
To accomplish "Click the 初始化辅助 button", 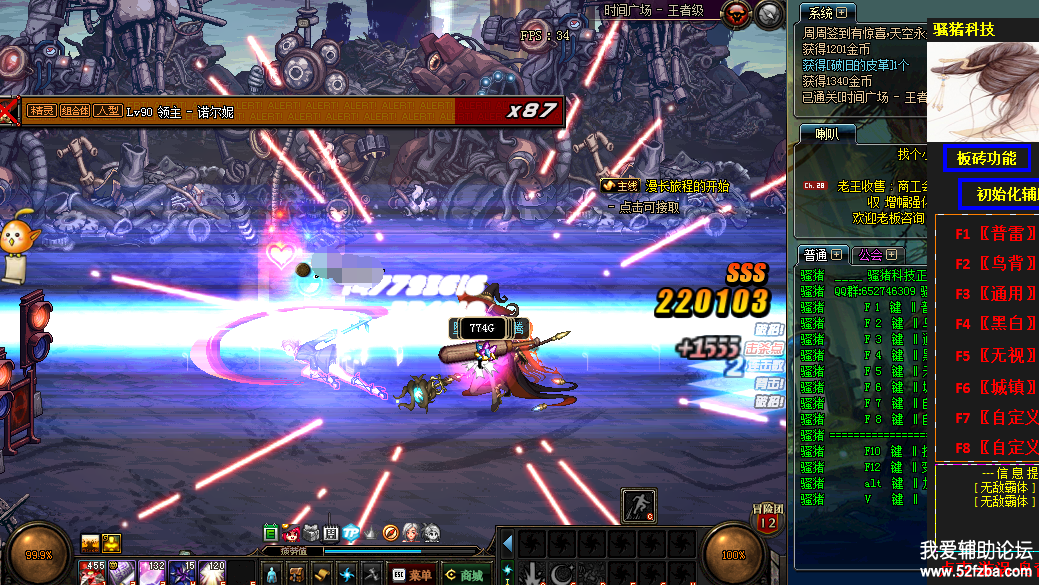I will coord(1000,194).
